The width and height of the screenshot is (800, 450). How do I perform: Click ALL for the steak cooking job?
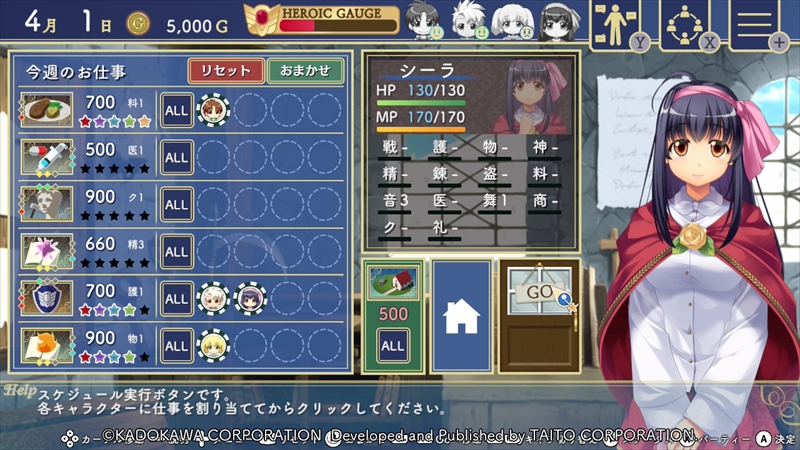177,108
